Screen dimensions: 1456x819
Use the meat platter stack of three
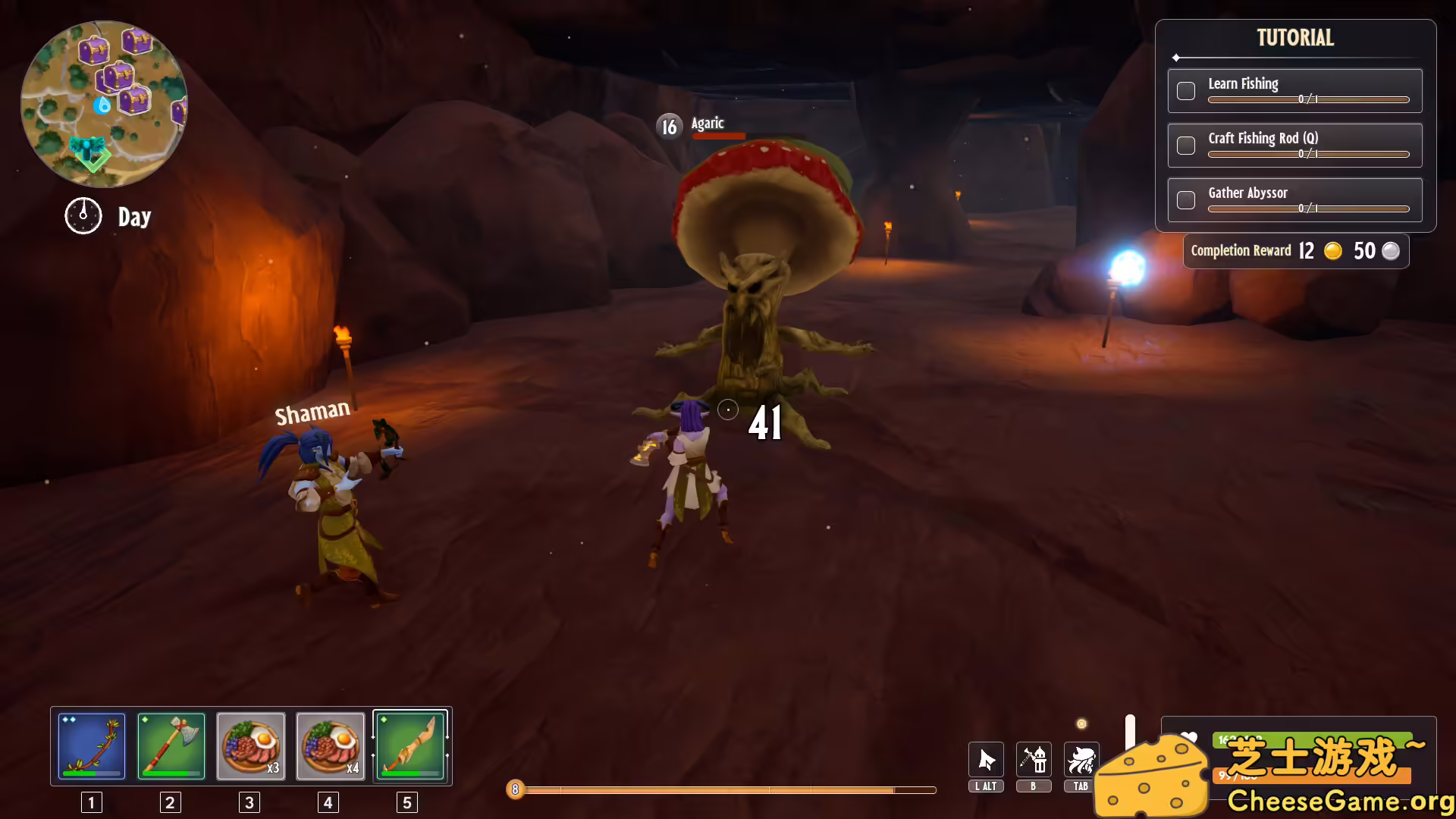251,746
